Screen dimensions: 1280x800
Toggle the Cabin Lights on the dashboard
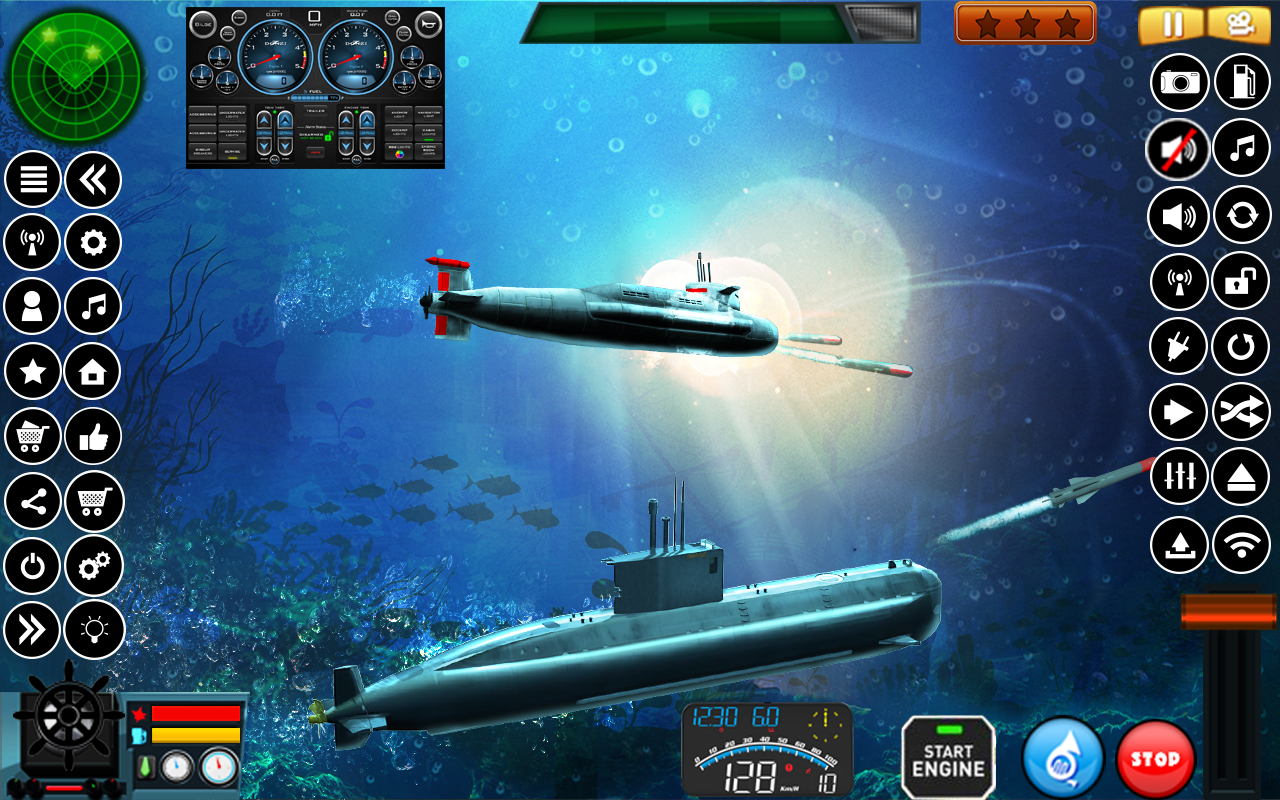click(x=429, y=134)
